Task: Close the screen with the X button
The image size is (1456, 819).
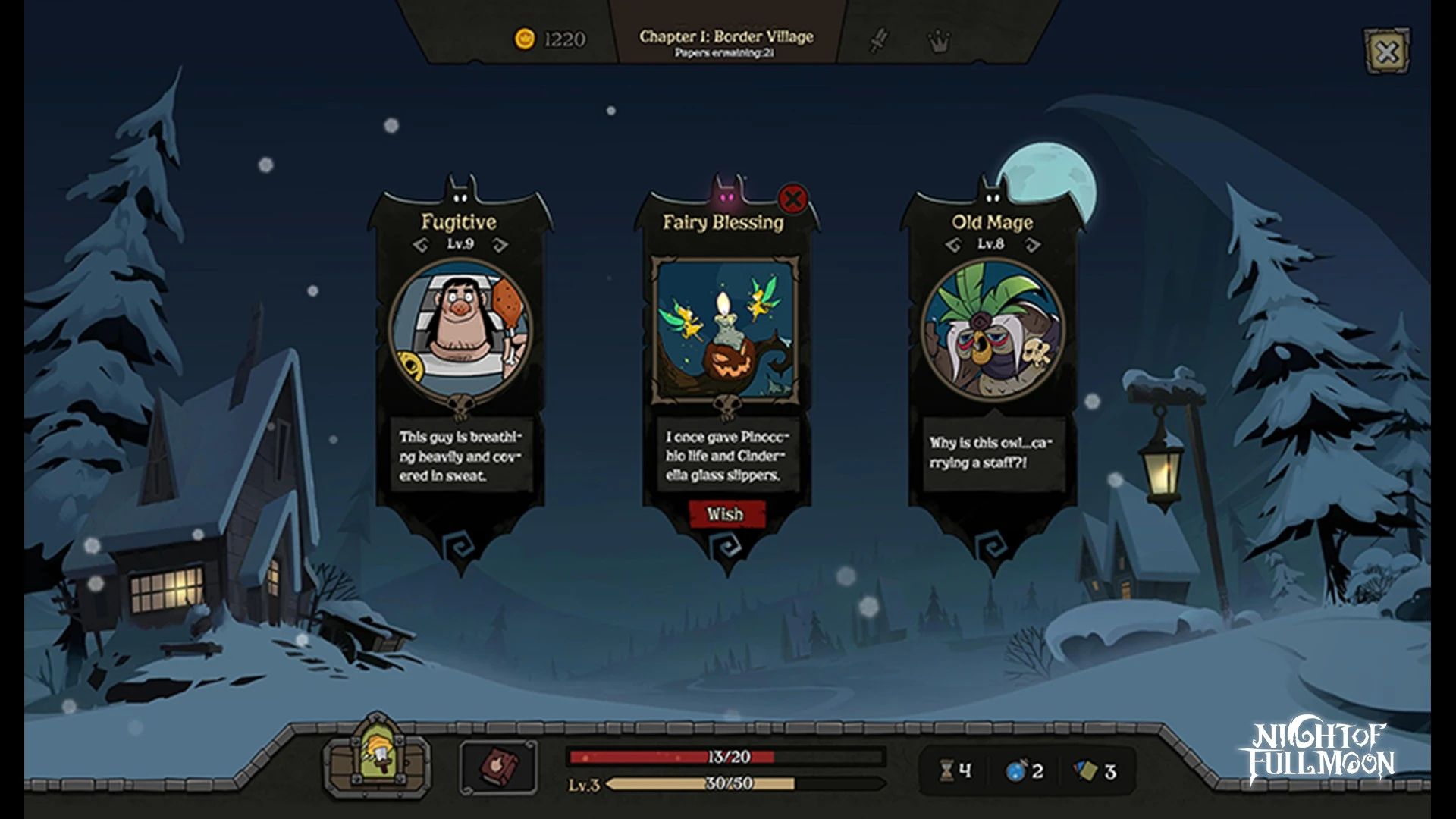Action: coord(1387,52)
